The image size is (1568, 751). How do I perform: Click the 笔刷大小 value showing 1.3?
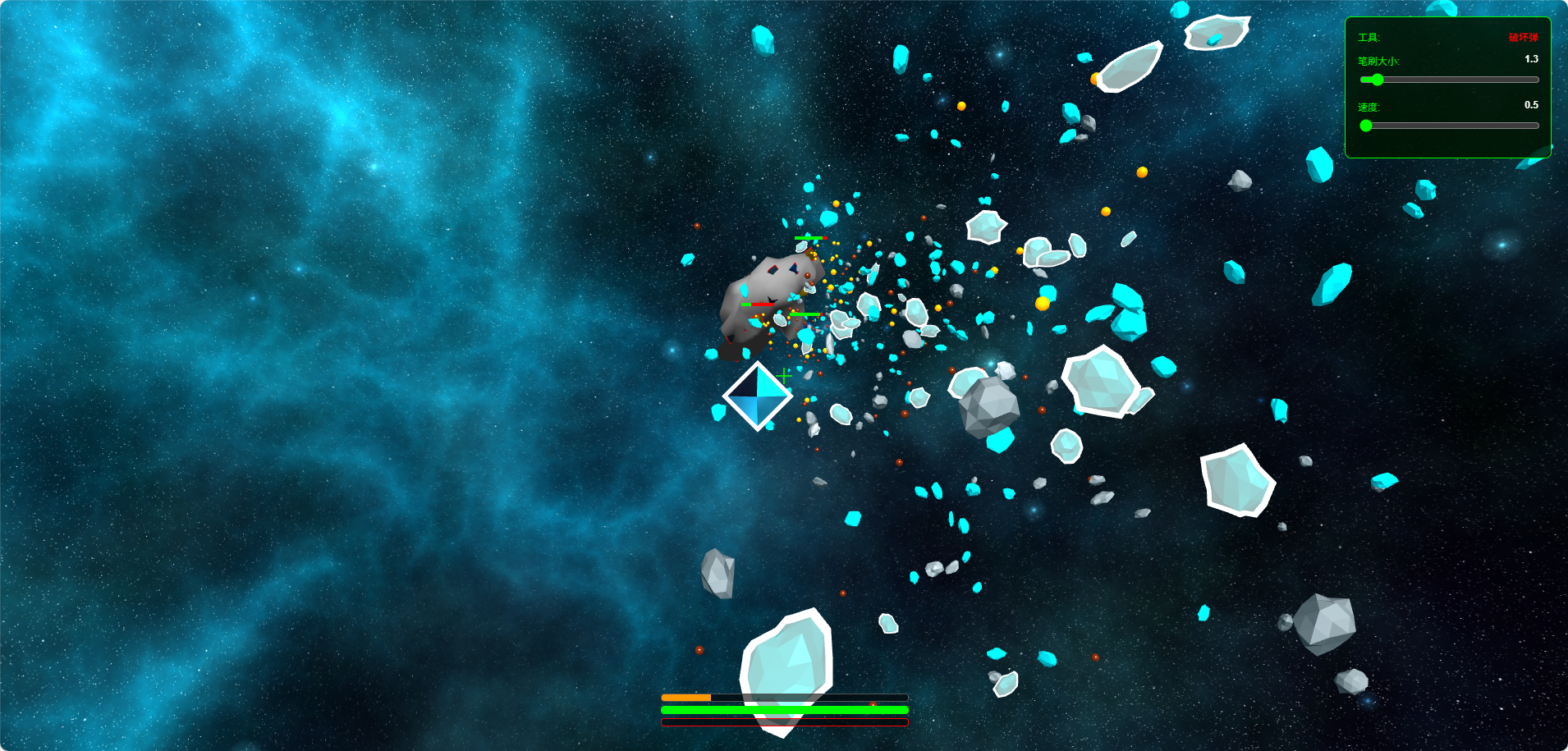[x=1530, y=58]
